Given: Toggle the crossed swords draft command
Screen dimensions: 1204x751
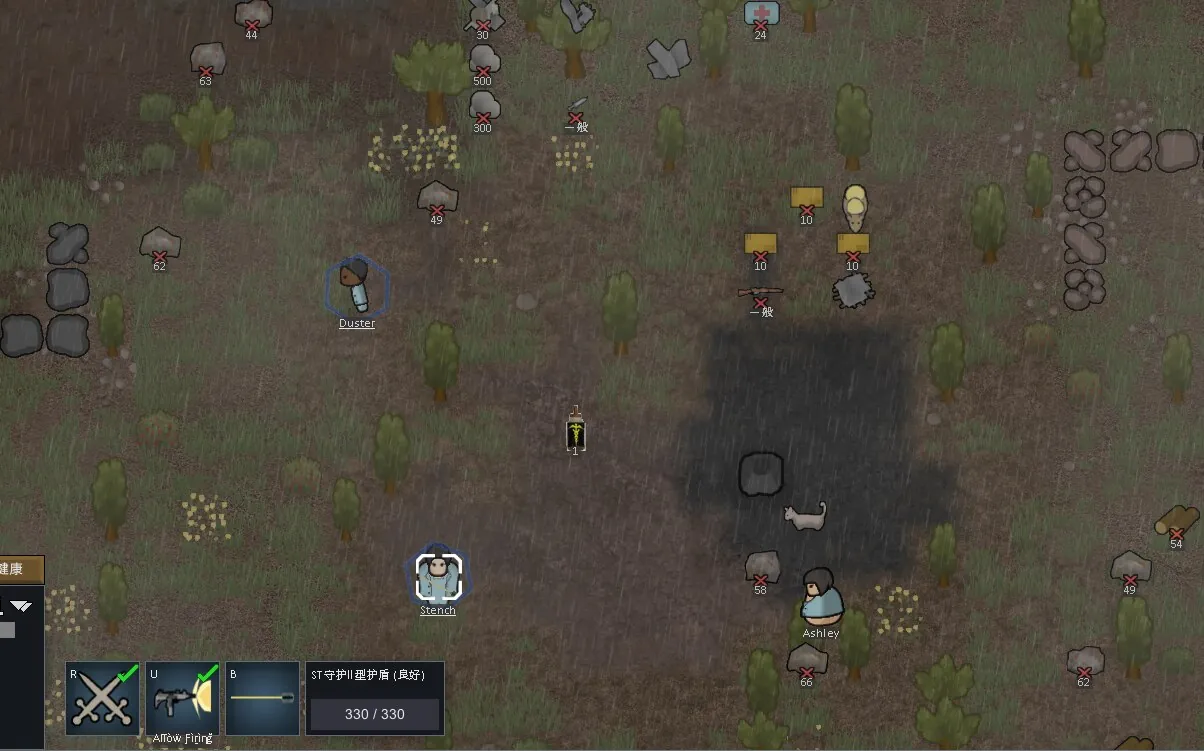Looking at the screenshot, I should pos(103,698).
